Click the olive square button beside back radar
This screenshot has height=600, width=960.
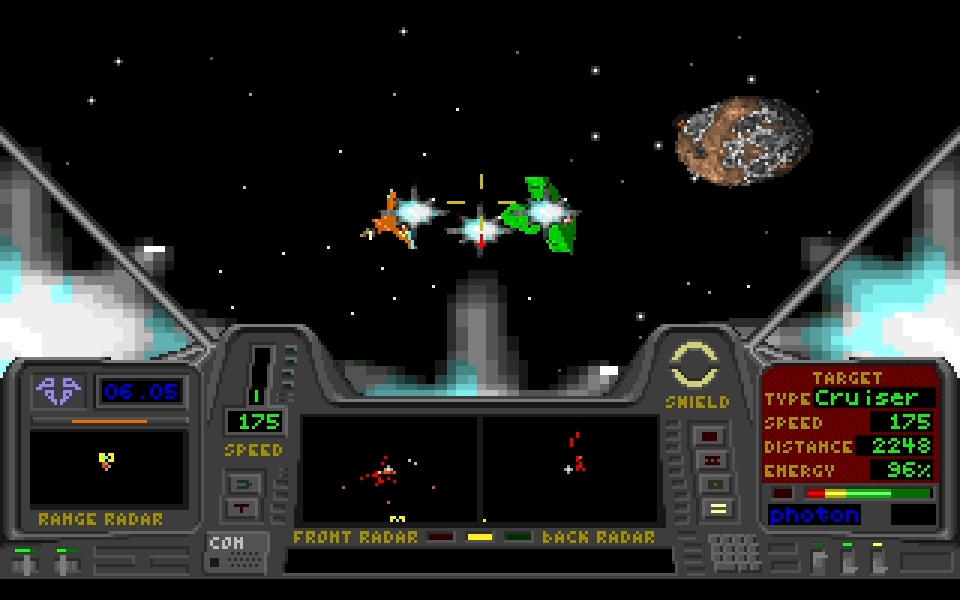pos(714,484)
